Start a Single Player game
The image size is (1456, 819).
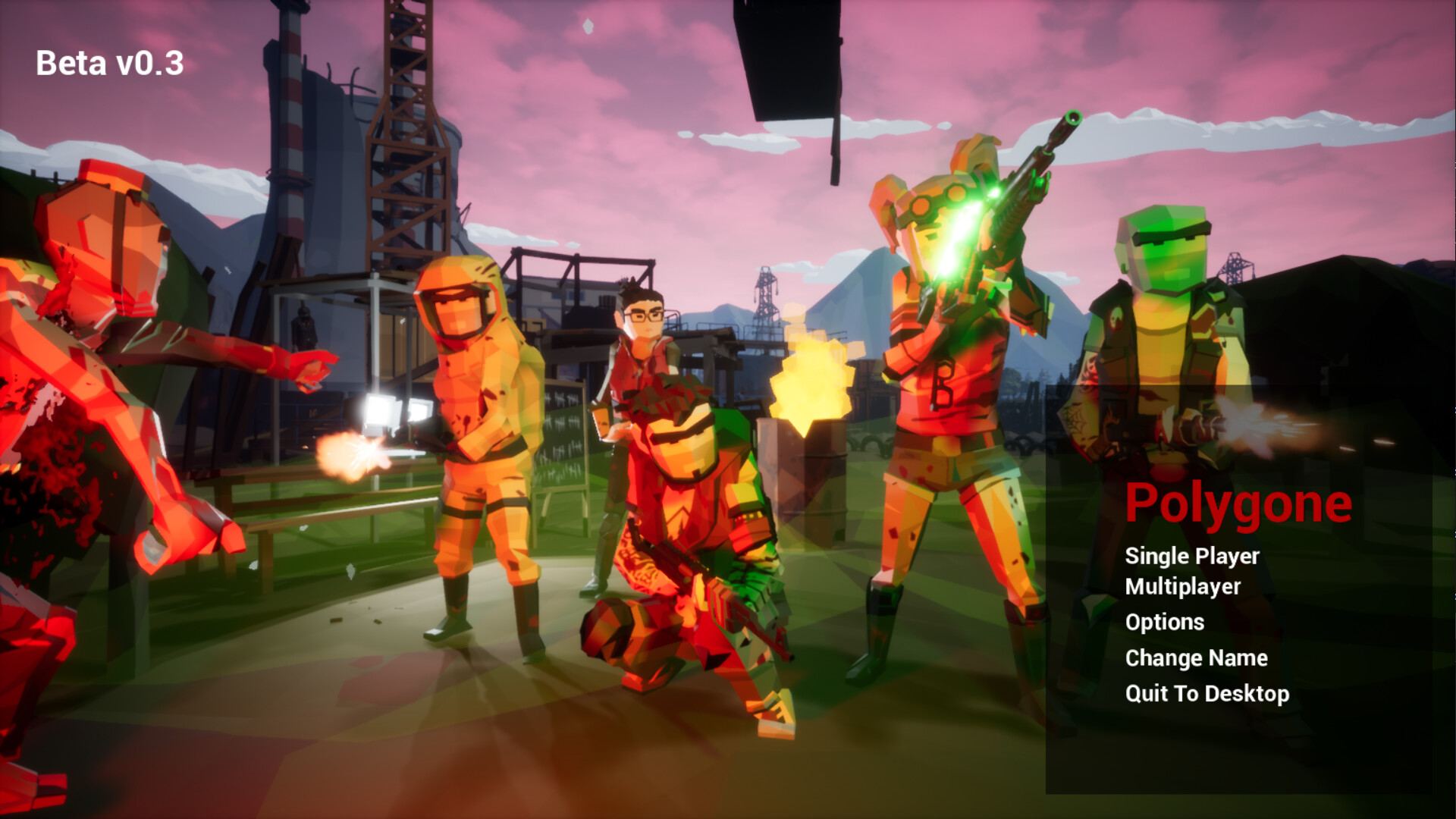click(1191, 556)
